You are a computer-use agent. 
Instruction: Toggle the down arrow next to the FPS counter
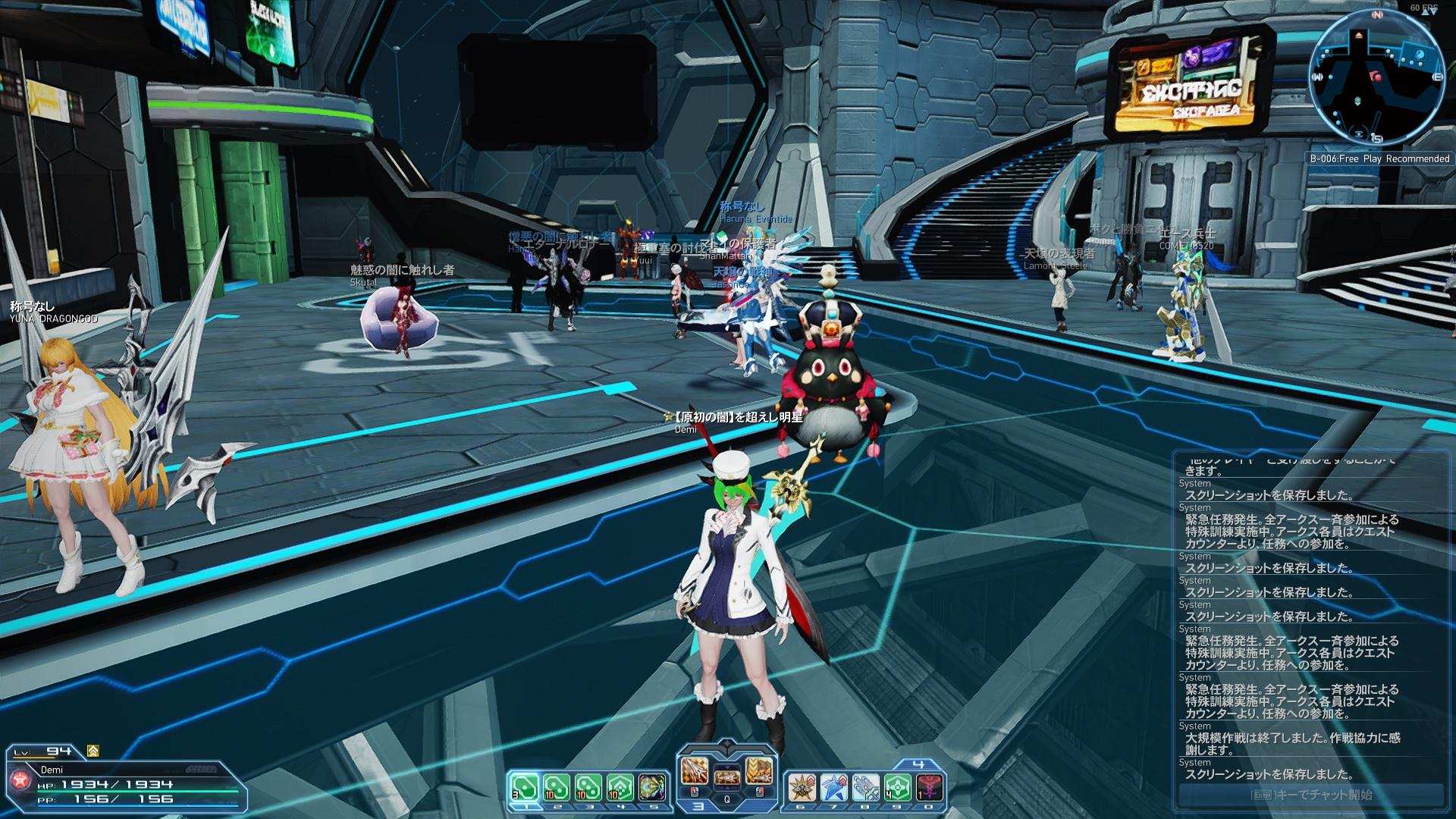coord(1434,13)
